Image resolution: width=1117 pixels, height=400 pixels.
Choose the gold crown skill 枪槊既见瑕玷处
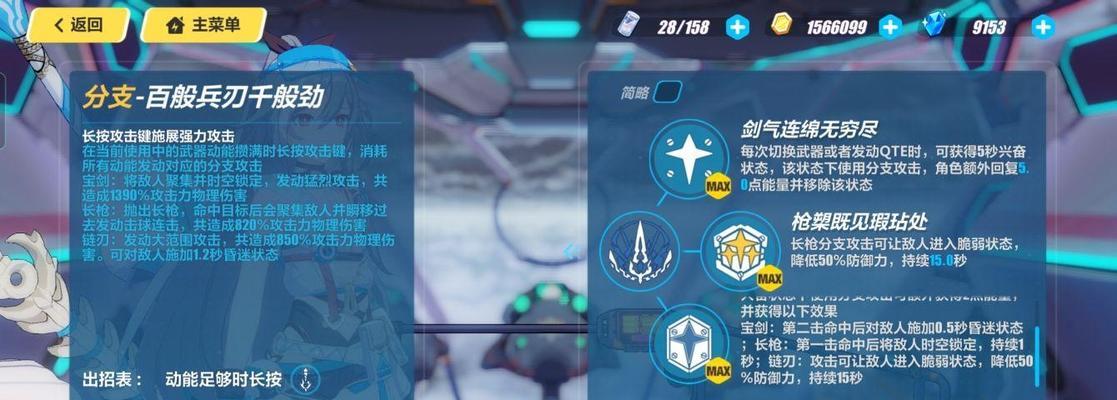pos(738,250)
